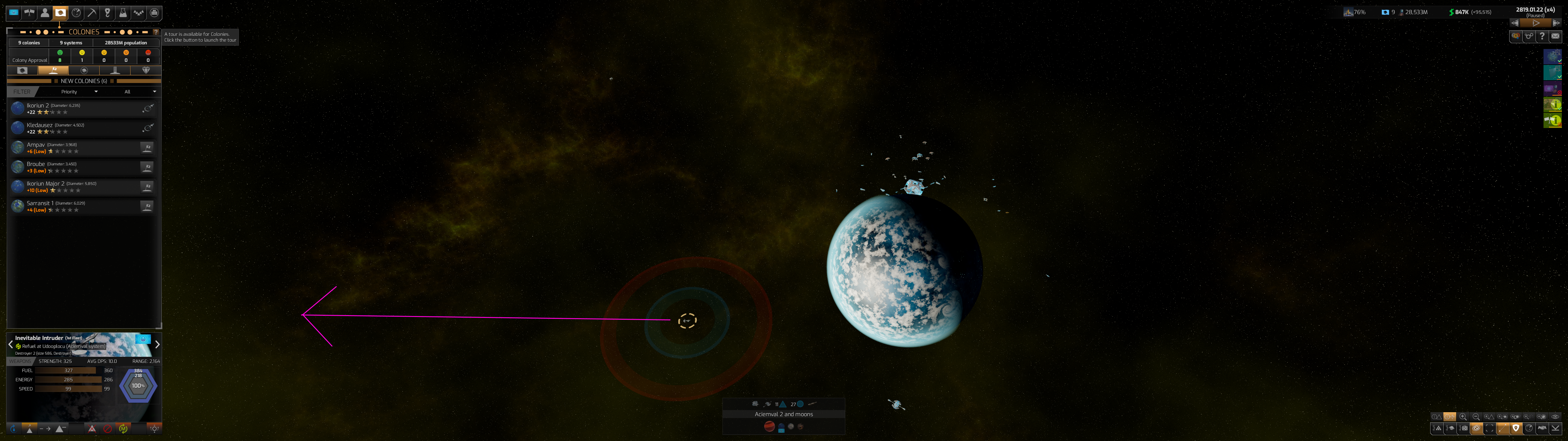Show the previous ship in selection panel
Image resolution: width=1568 pixels, height=441 pixels.
tap(10, 345)
